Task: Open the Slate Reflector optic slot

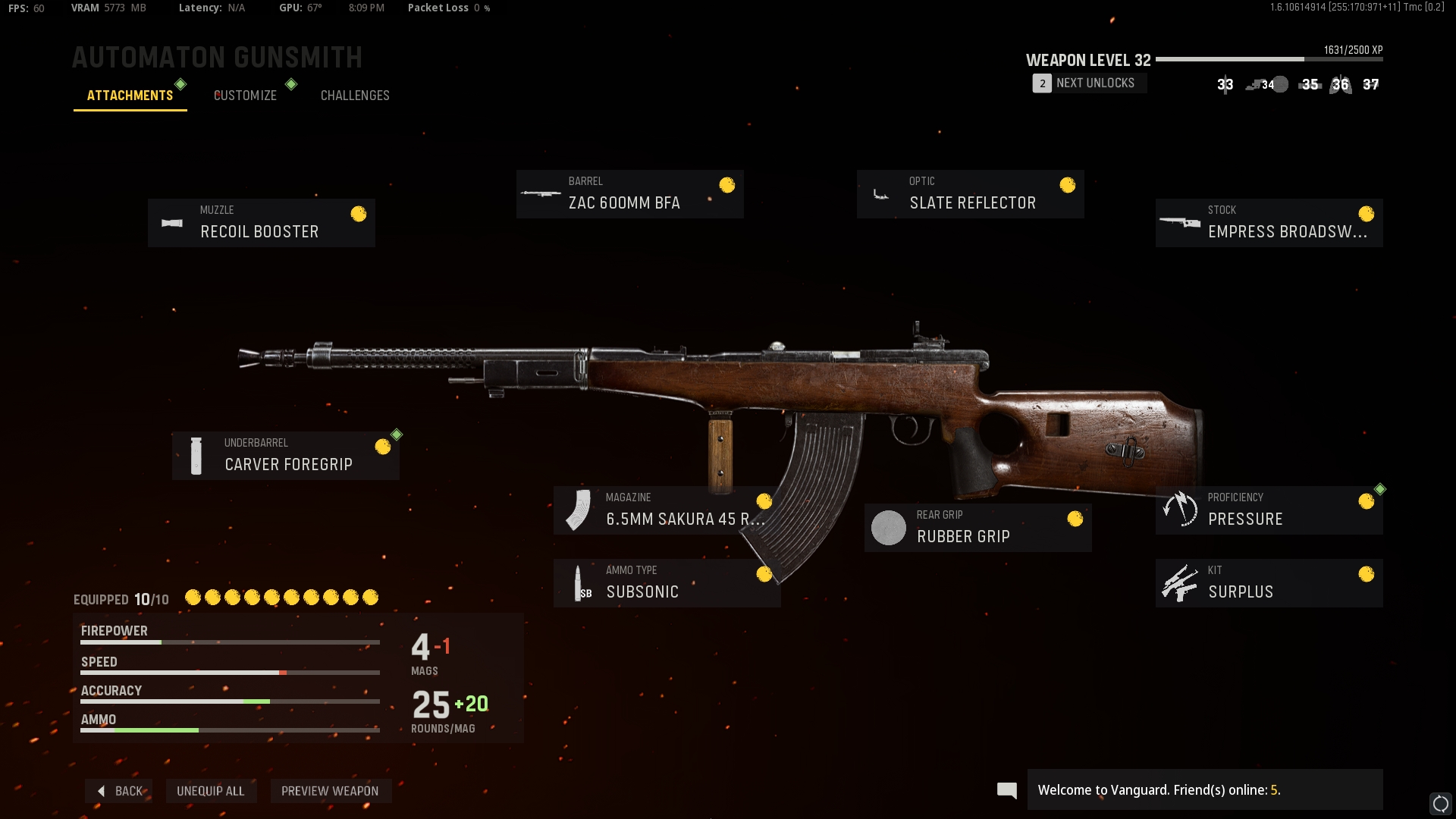Action: 970,194
